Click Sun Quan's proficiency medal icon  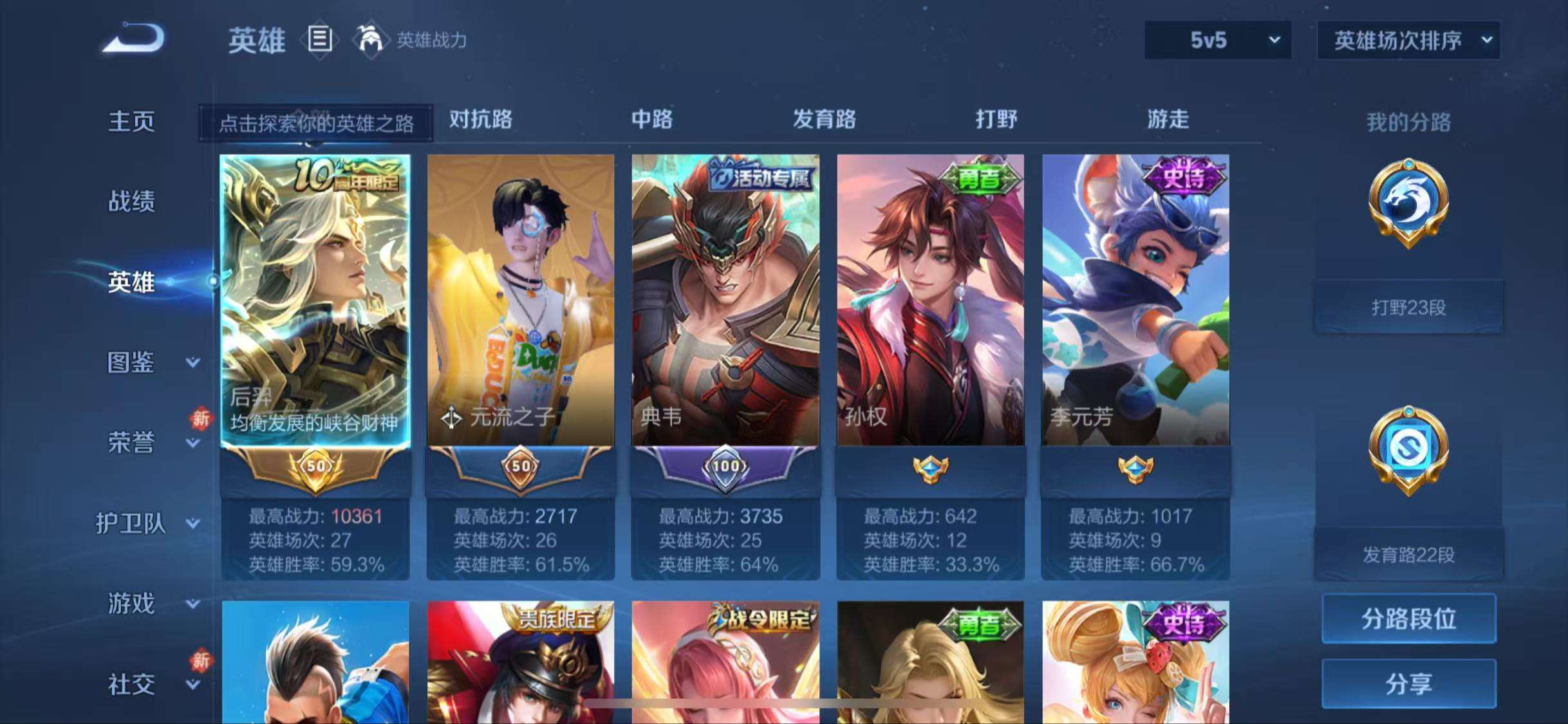point(931,468)
